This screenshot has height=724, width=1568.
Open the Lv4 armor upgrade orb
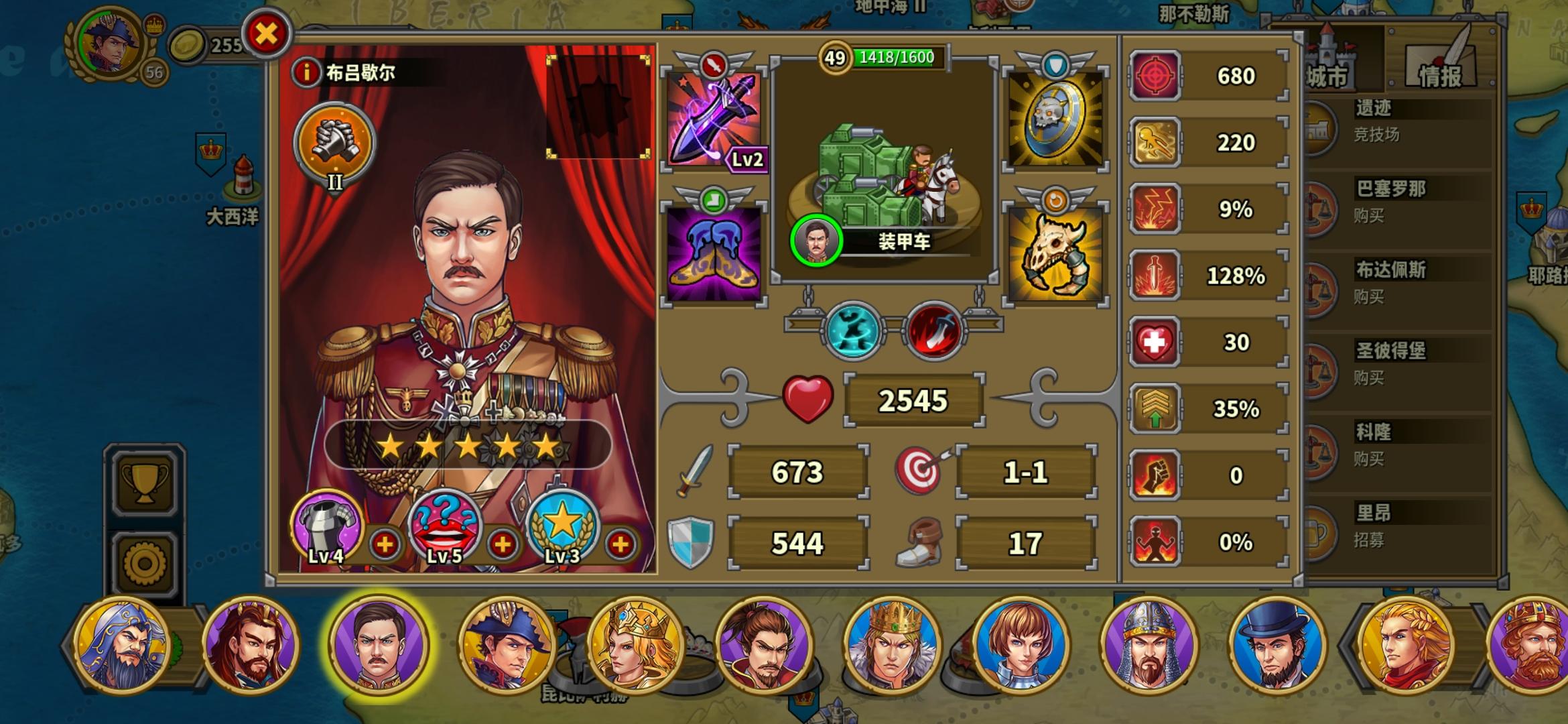[x=325, y=526]
